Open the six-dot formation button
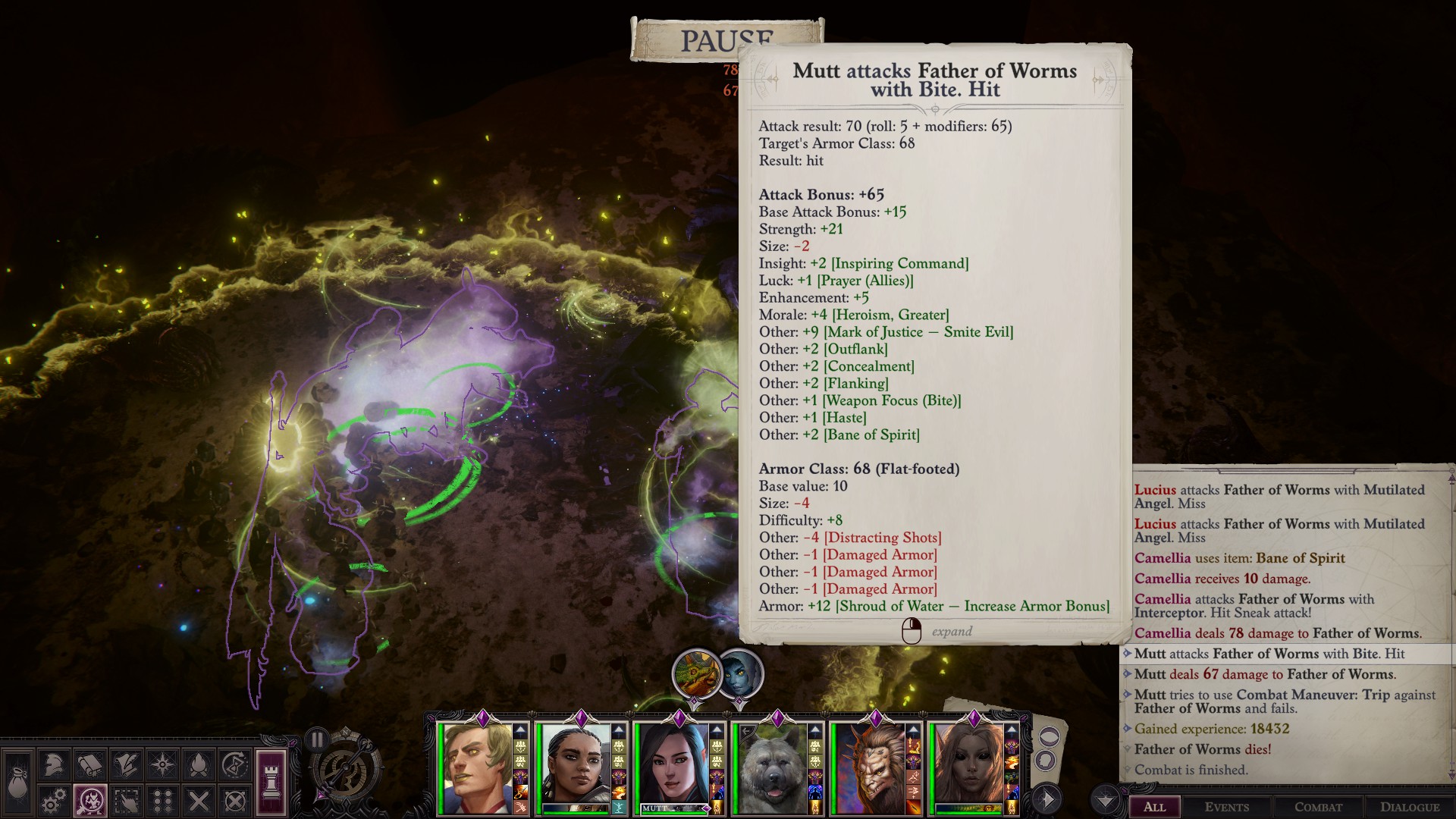Image resolution: width=1456 pixels, height=819 pixels. tap(162, 801)
